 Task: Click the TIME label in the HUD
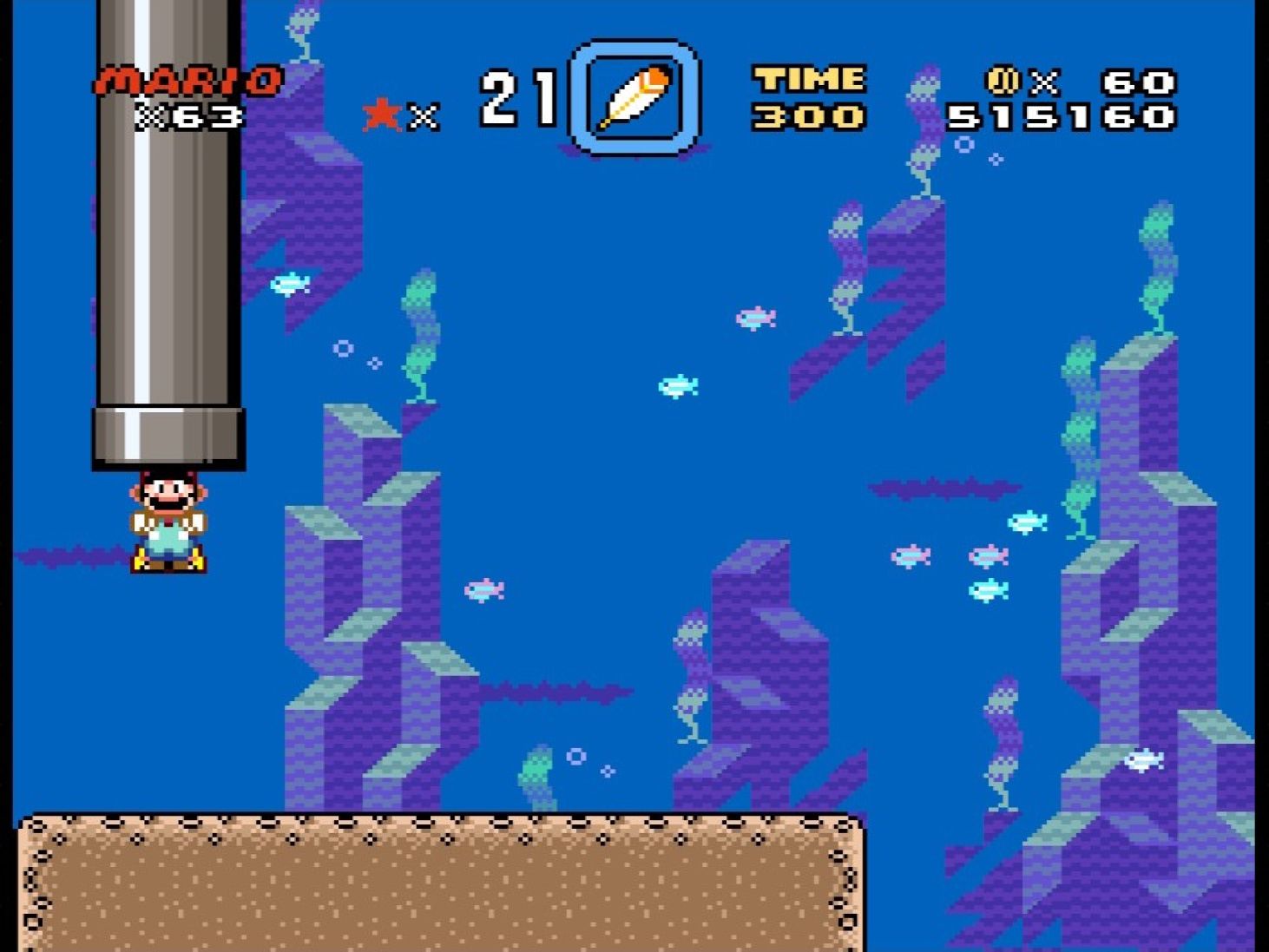[807, 79]
